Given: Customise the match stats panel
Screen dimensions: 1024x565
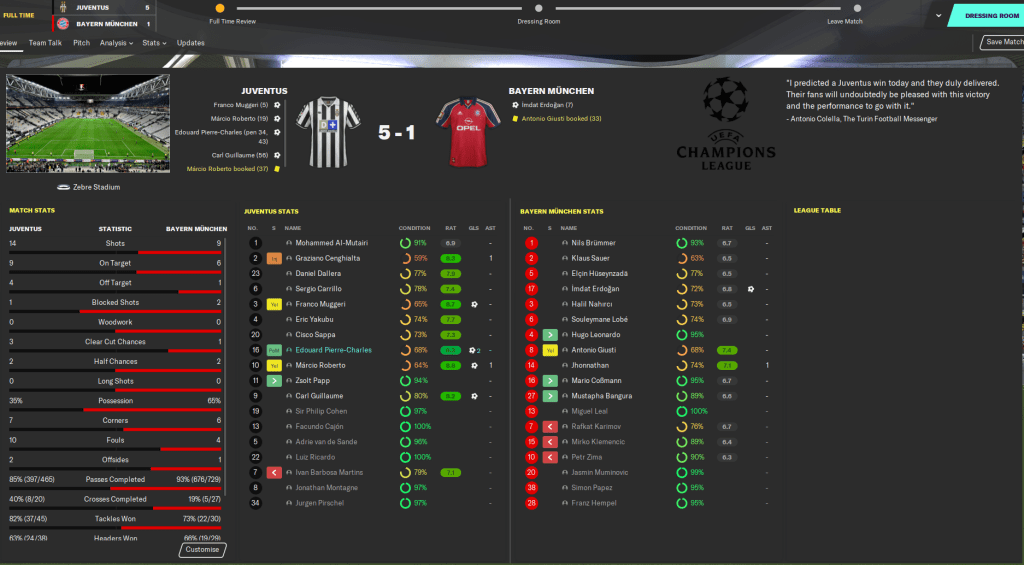Looking at the screenshot, I should click(x=203, y=549).
